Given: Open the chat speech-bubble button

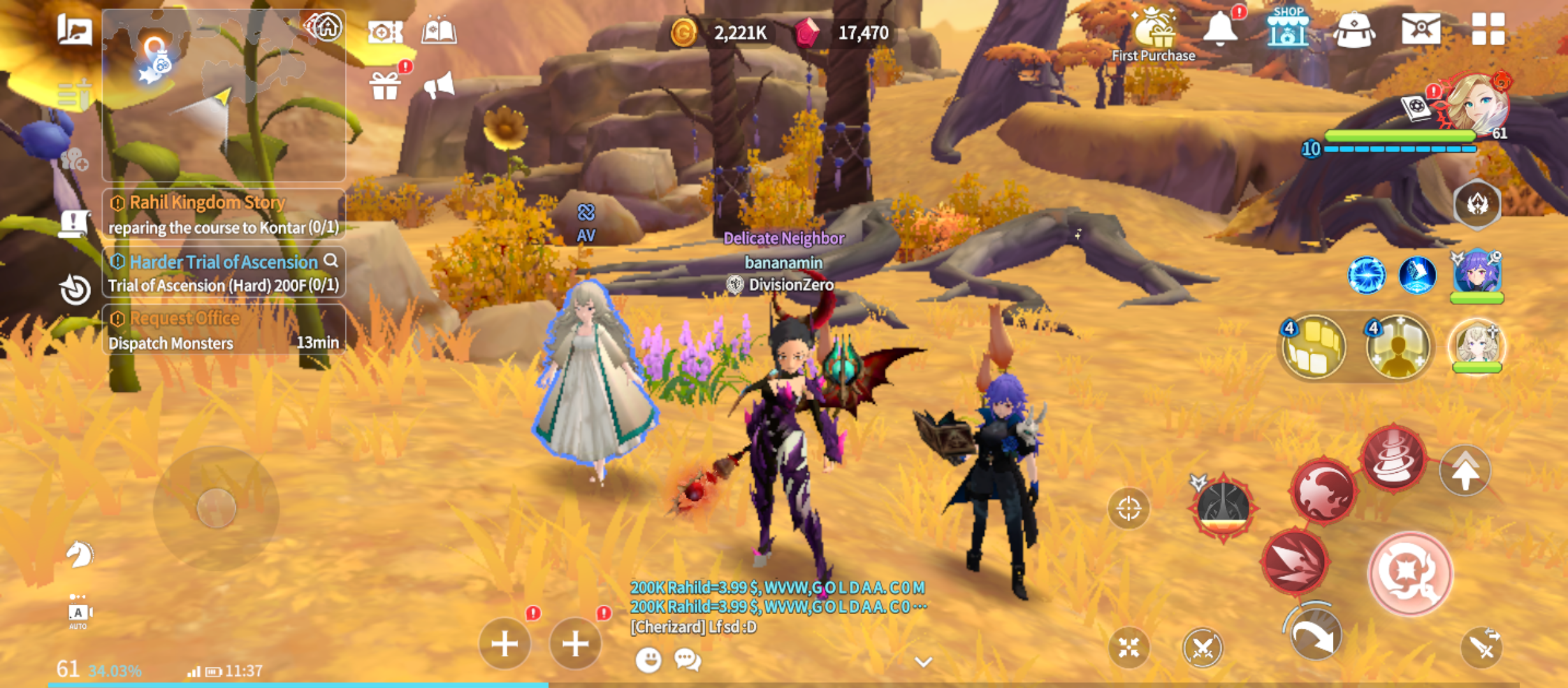Looking at the screenshot, I should coord(688,659).
